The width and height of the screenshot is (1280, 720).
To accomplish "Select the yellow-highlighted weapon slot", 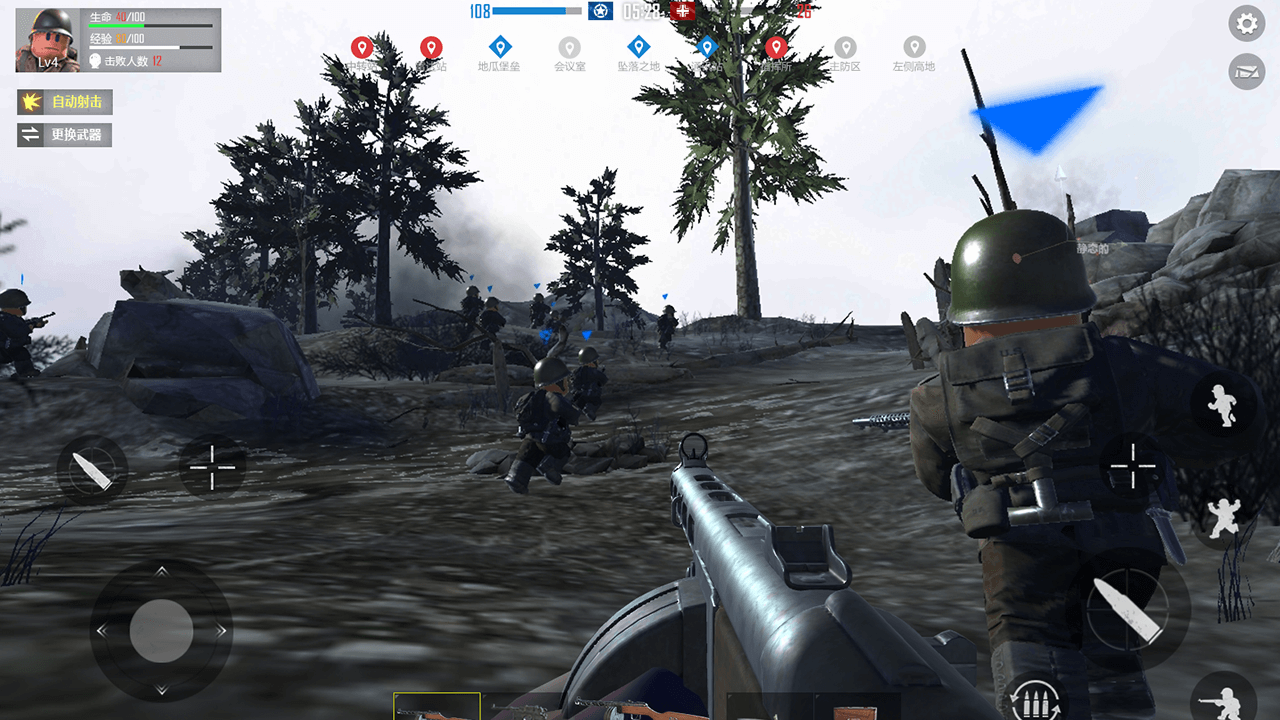I will pyautogui.click(x=436, y=706).
